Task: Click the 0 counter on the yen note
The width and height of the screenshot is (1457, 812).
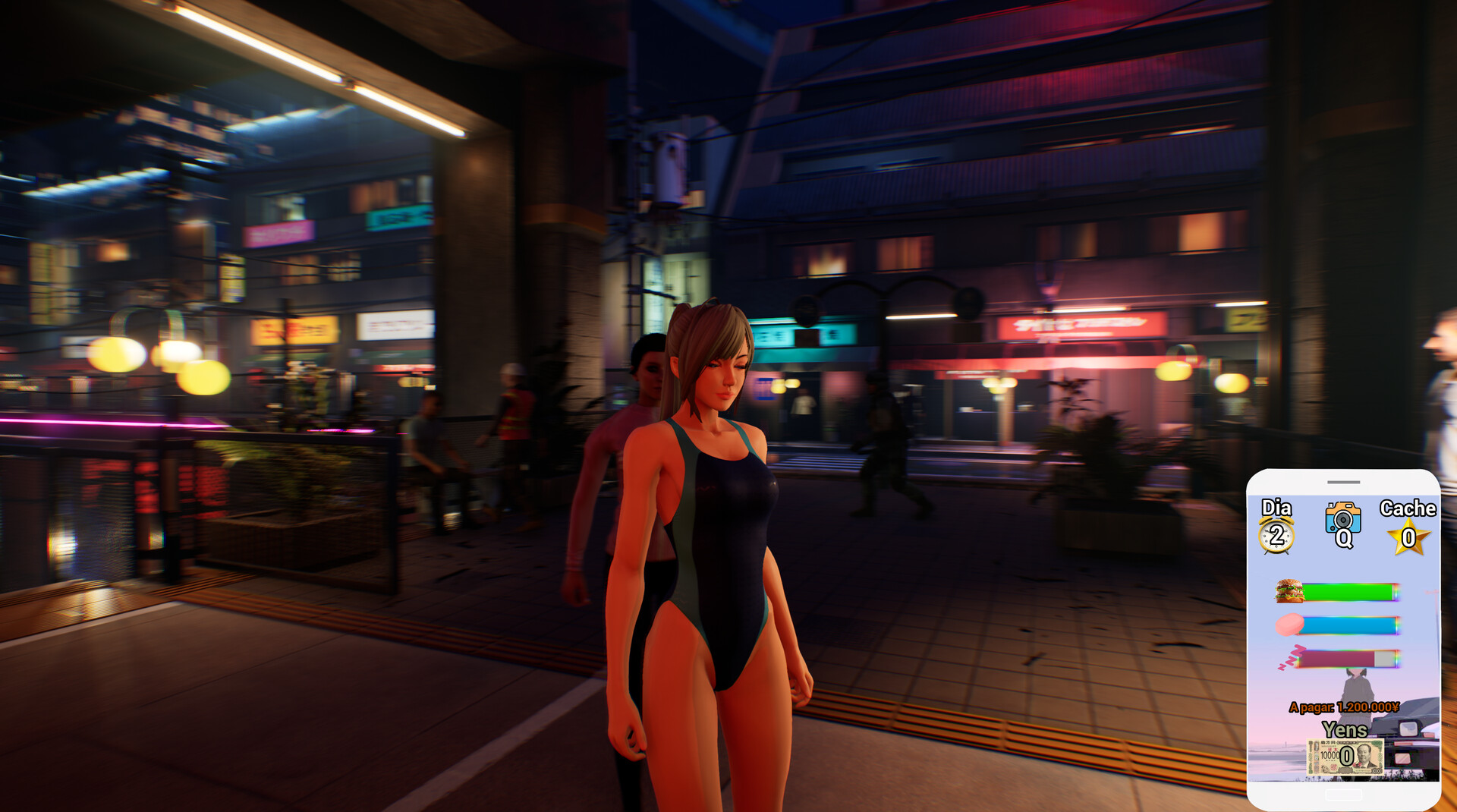Action: [x=1346, y=754]
